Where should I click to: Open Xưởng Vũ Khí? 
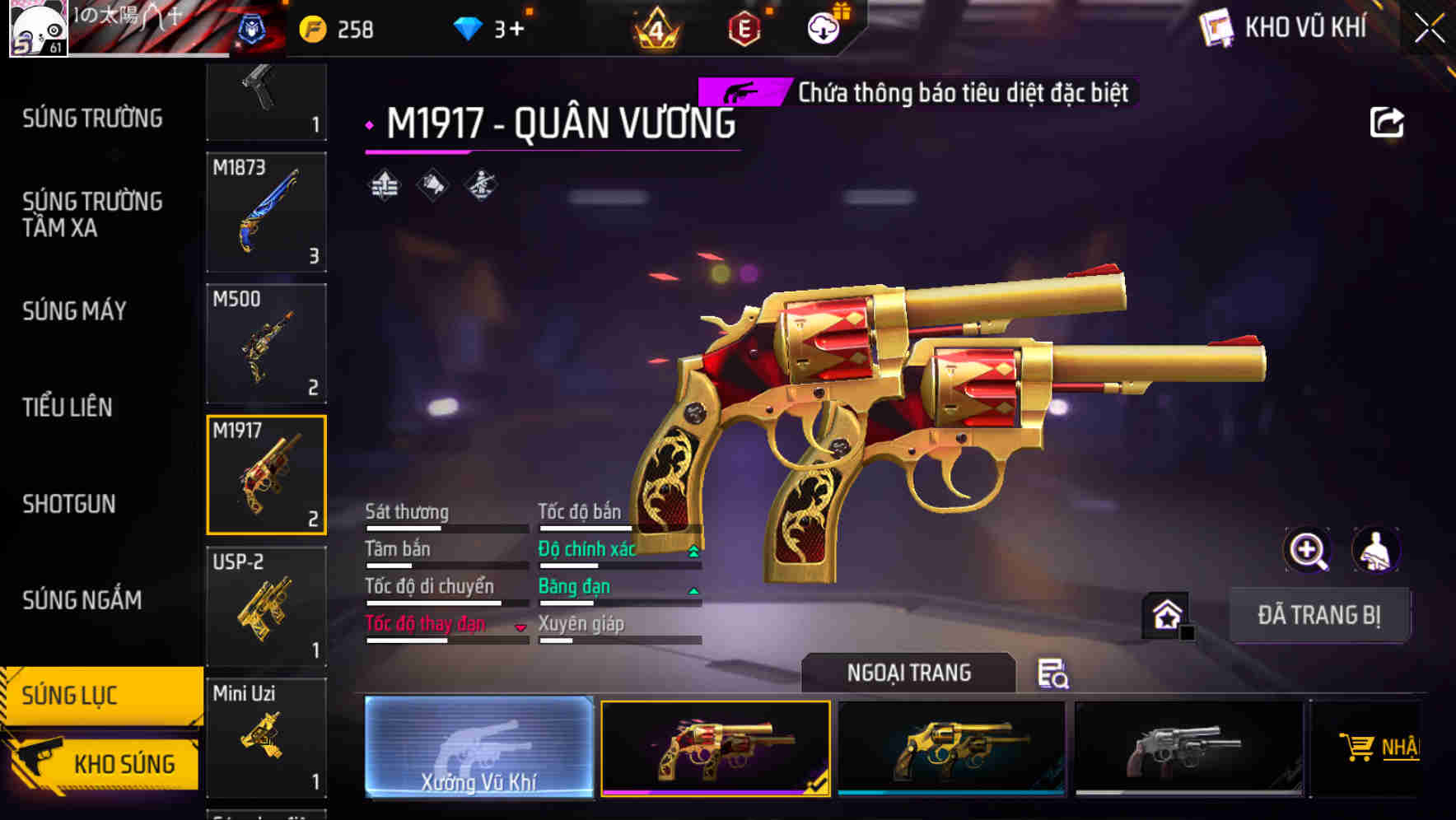478,749
